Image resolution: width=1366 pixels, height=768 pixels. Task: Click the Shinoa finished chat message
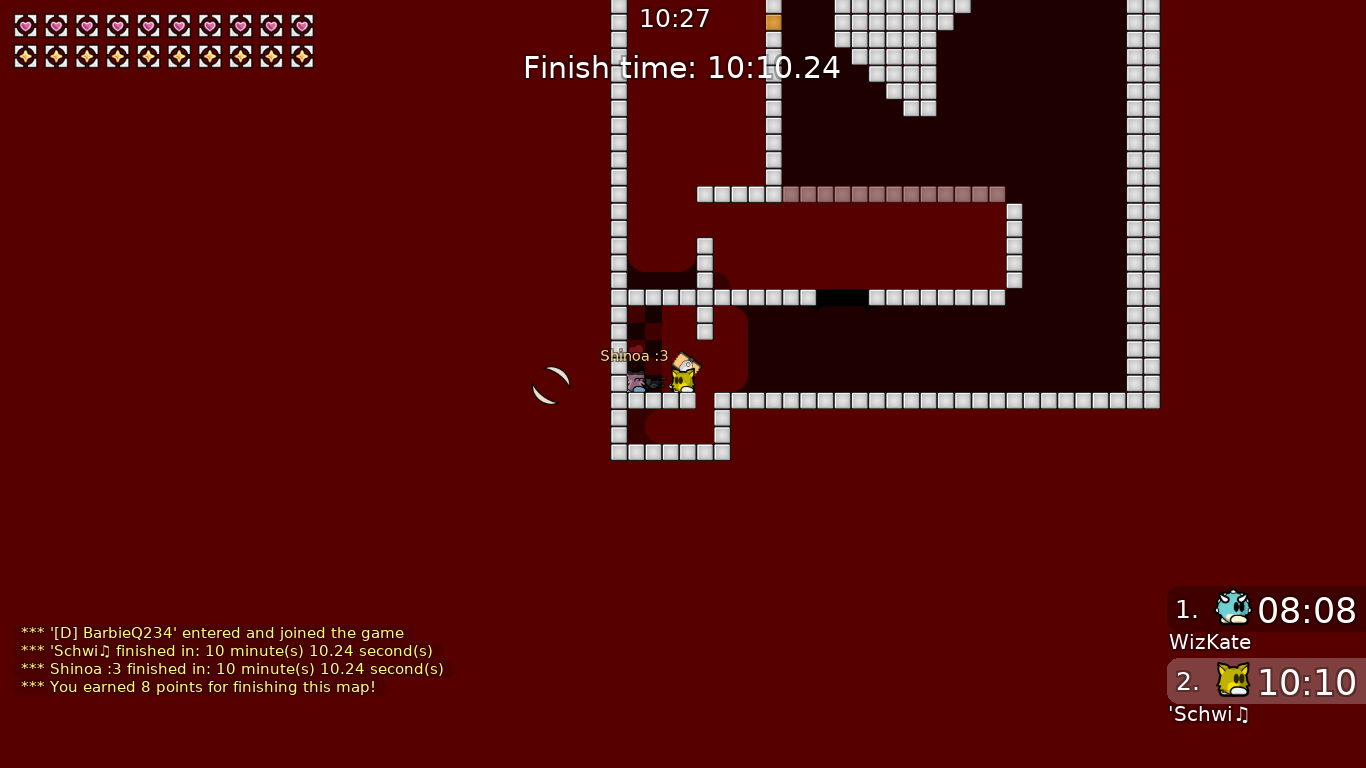pyautogui.click(x=231, y=669)
